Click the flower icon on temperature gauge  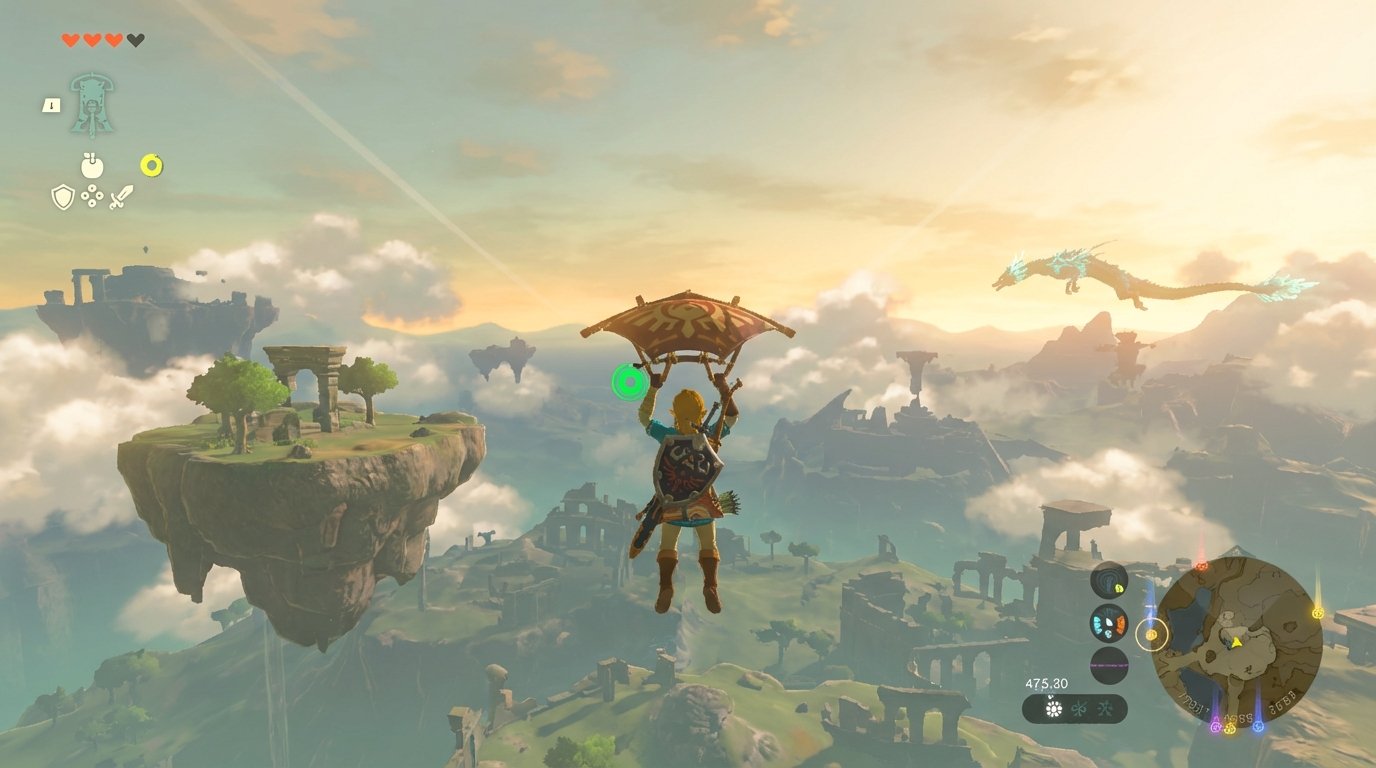(1054, 708)
